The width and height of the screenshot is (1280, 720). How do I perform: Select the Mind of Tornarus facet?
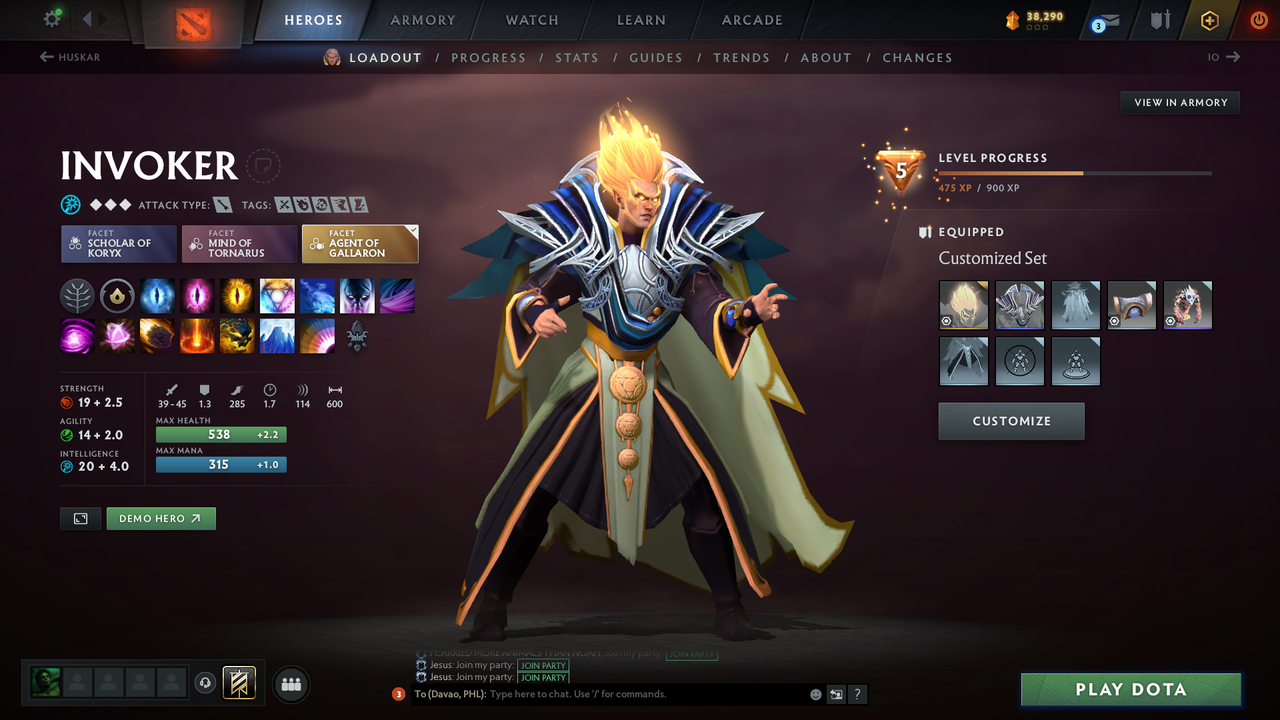(239, 243)
